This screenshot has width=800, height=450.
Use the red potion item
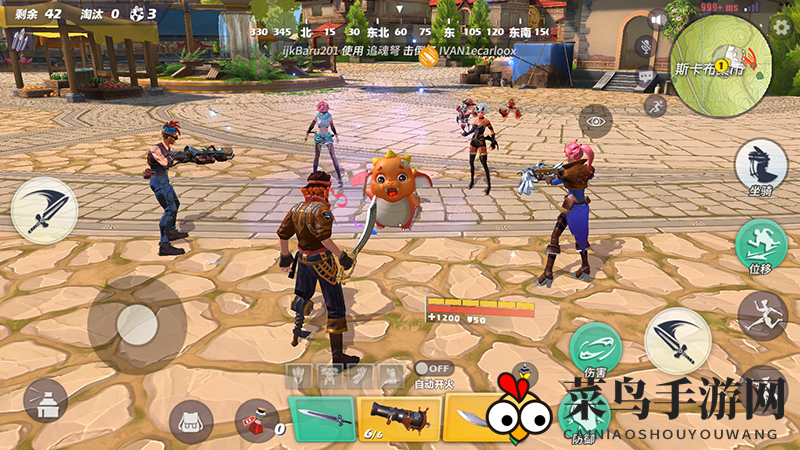[256, 421]
